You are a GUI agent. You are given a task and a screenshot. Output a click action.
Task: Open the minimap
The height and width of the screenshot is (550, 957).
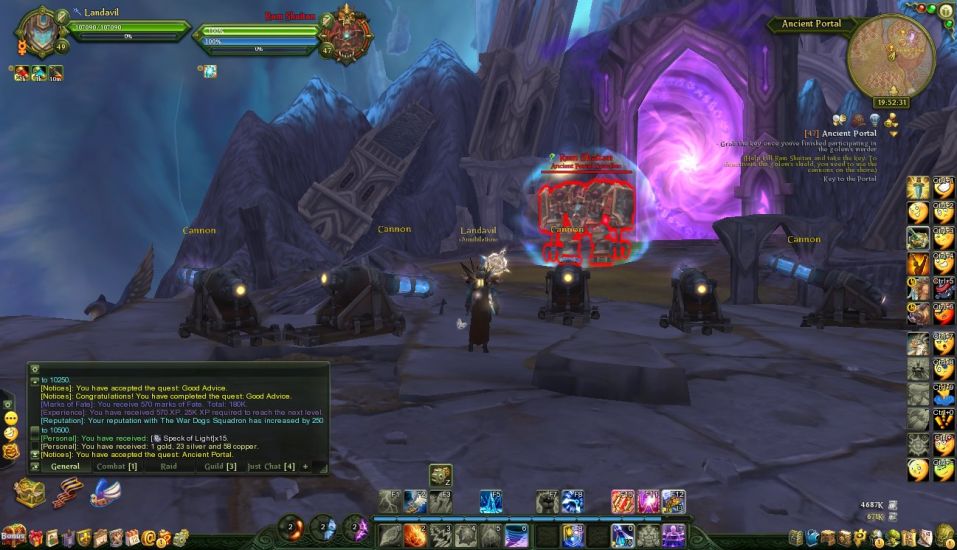click(x=890, y=57)
